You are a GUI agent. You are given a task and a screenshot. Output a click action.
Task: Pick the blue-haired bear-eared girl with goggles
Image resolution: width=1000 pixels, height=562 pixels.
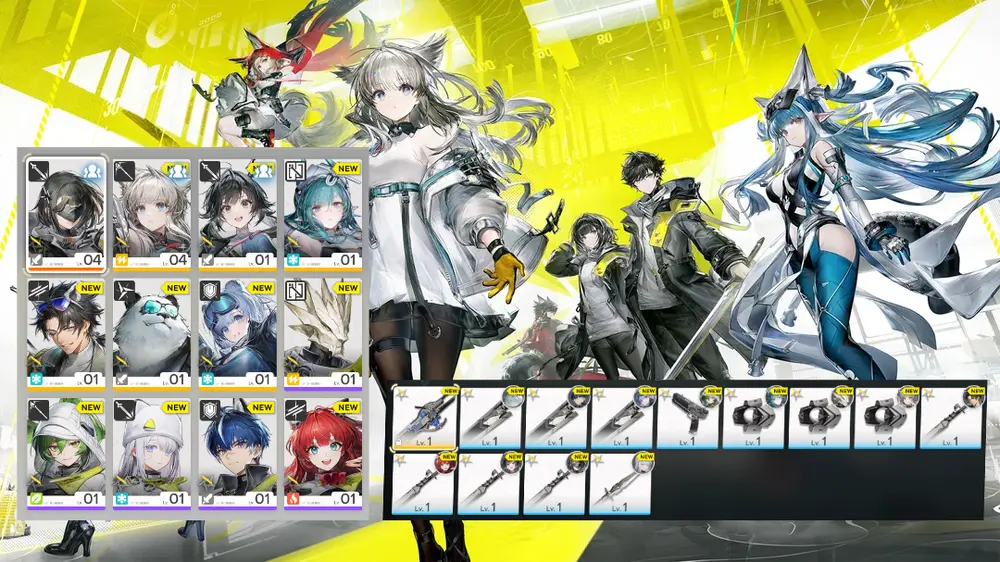click(x=236, y=333)
